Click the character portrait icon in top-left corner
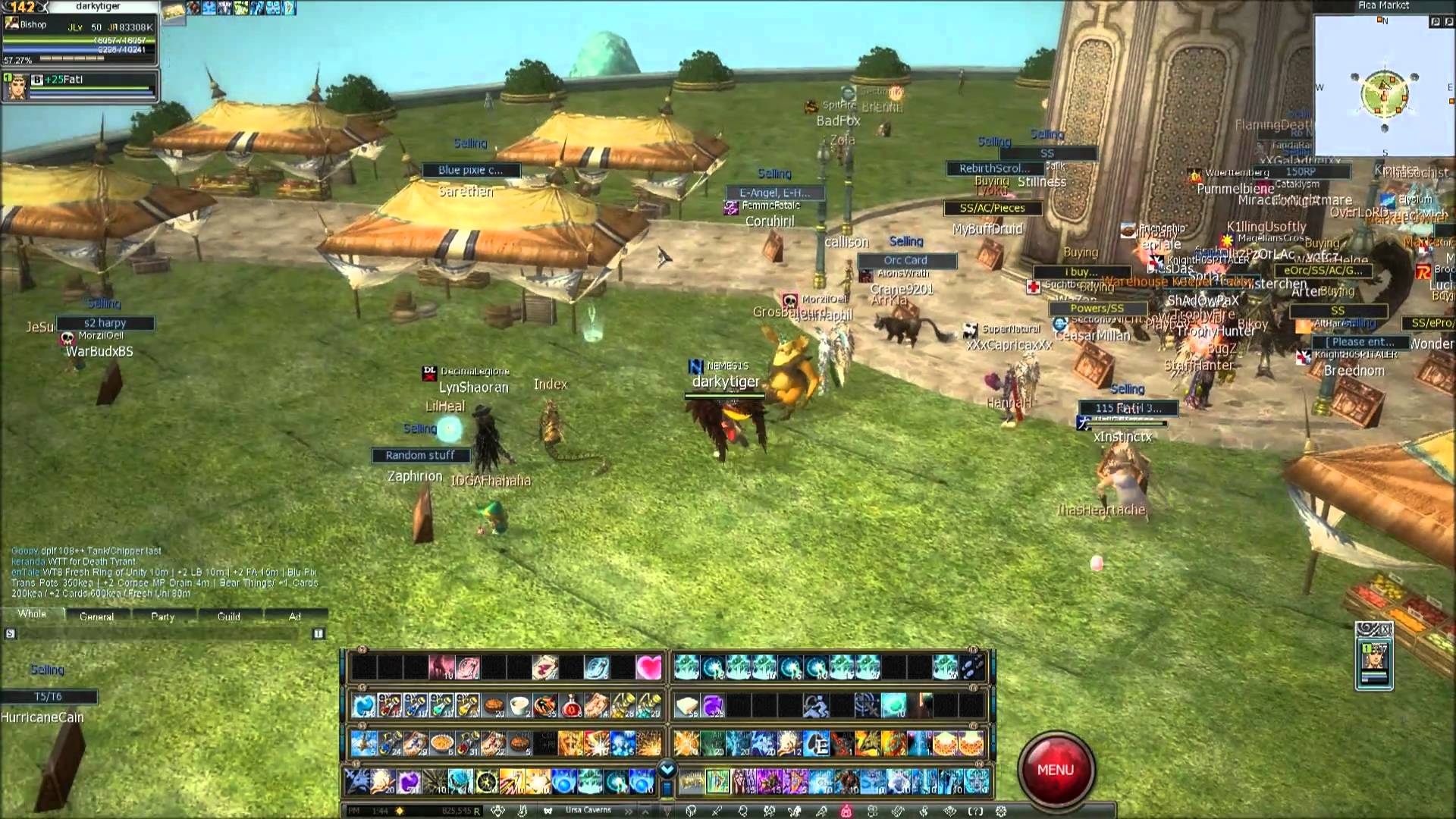Image resolution: width=1456 pixels, height=819 pixels. pyautogui.click(x=11, y=24)
